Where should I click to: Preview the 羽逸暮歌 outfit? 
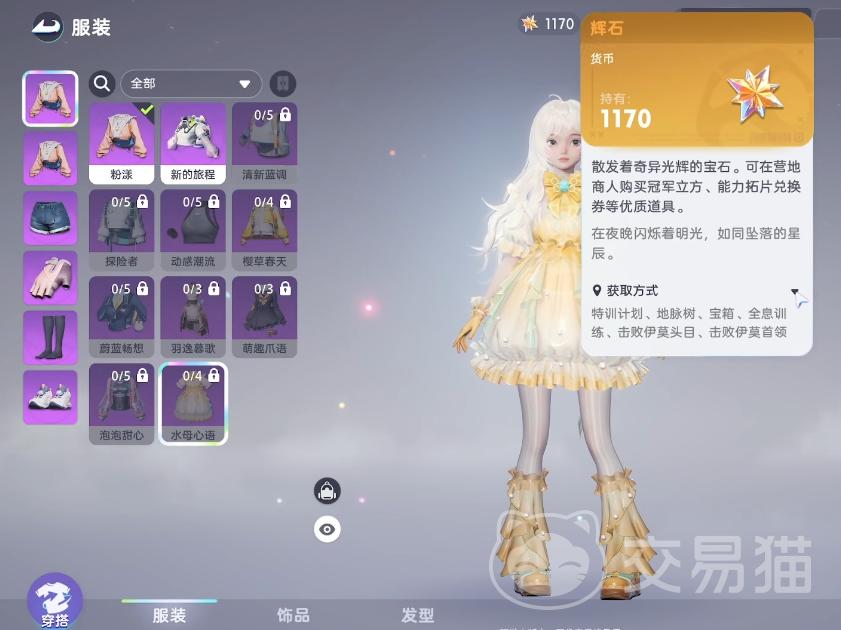(194, 316)
